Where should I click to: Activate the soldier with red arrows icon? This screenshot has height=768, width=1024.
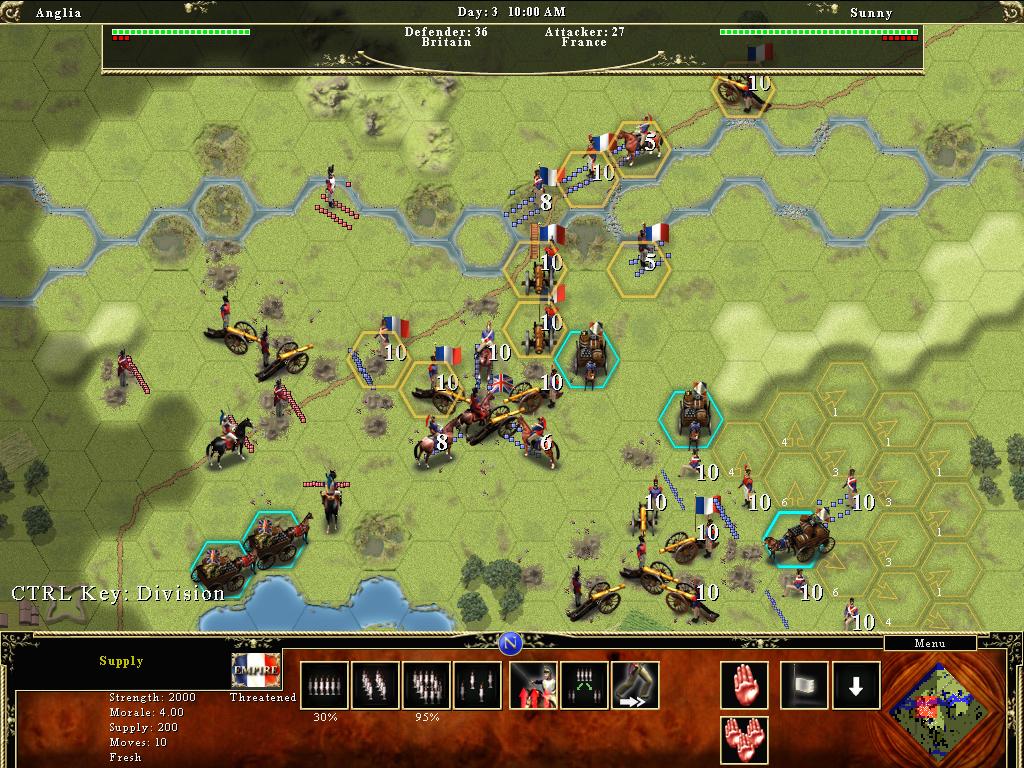pos(533,685)
